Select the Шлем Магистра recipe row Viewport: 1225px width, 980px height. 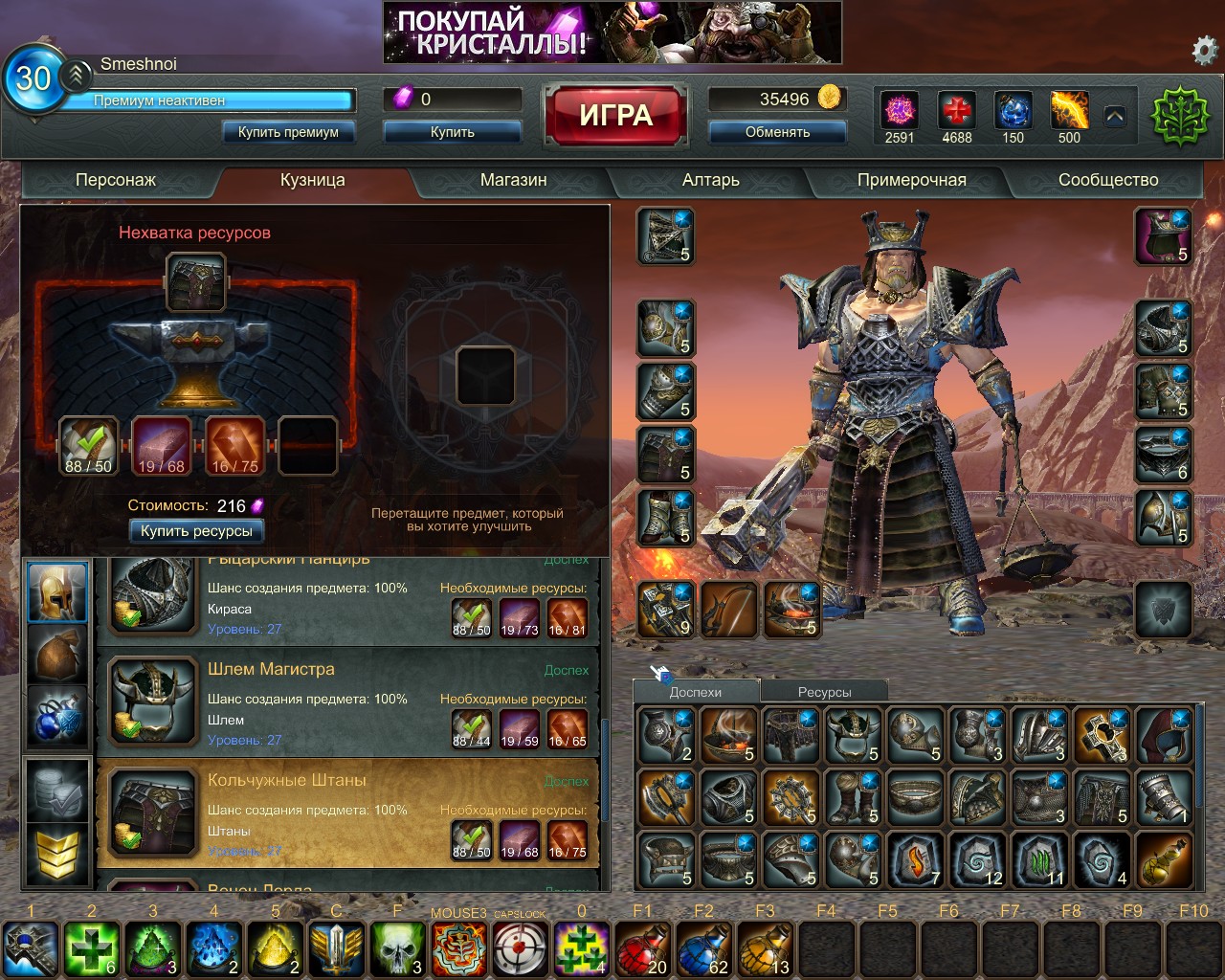(348, 702)
